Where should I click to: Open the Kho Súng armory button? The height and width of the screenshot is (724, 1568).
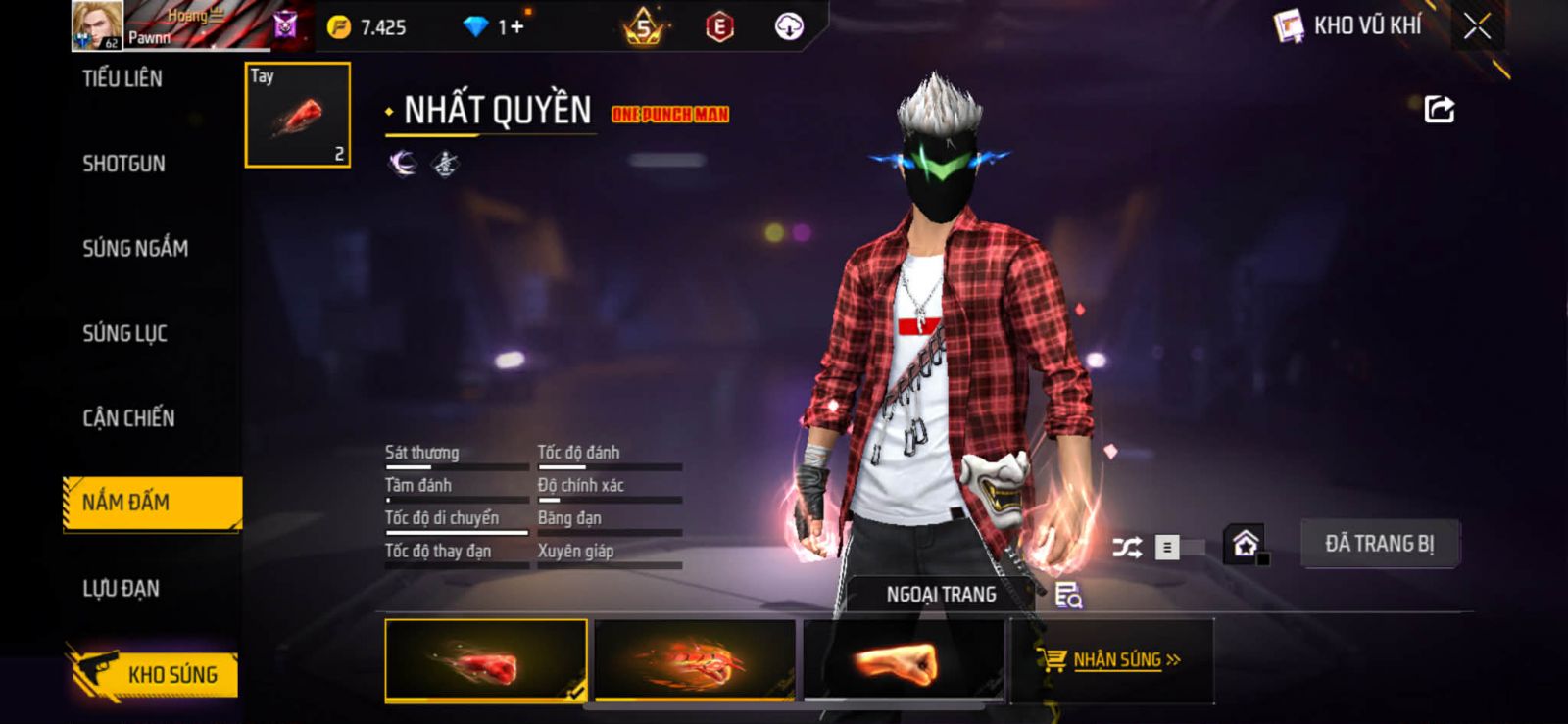155,674
